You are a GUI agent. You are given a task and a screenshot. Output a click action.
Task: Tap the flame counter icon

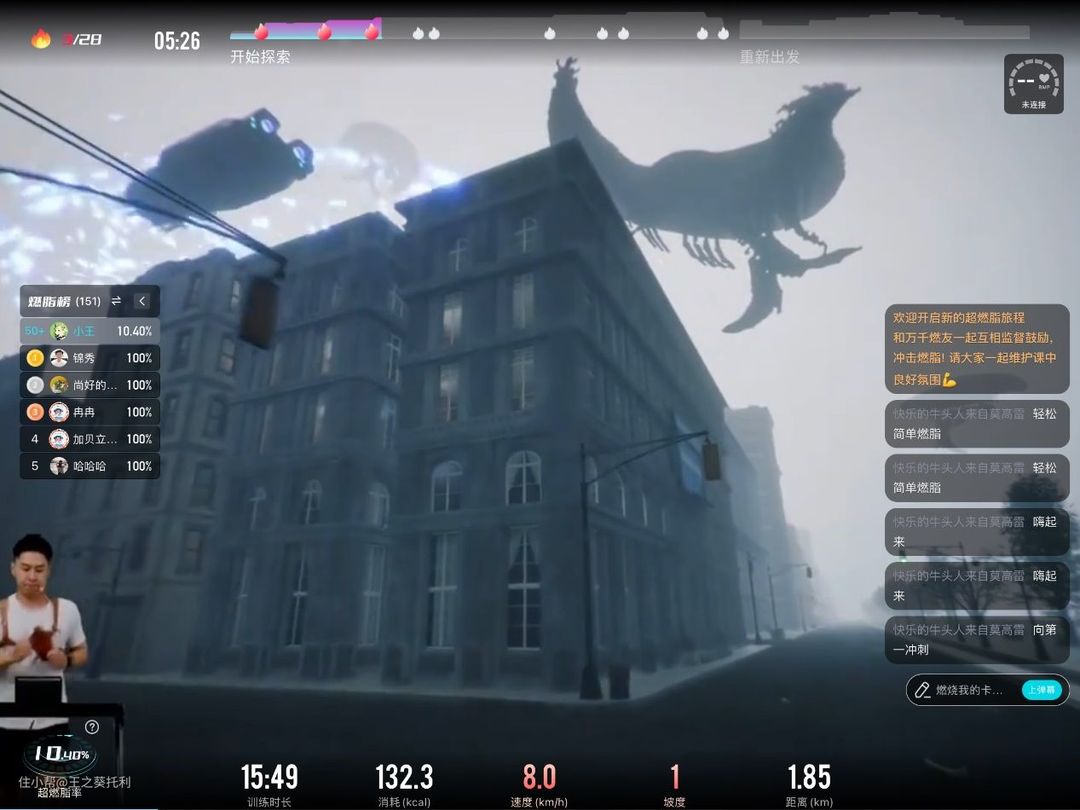(x=41, y=40)
